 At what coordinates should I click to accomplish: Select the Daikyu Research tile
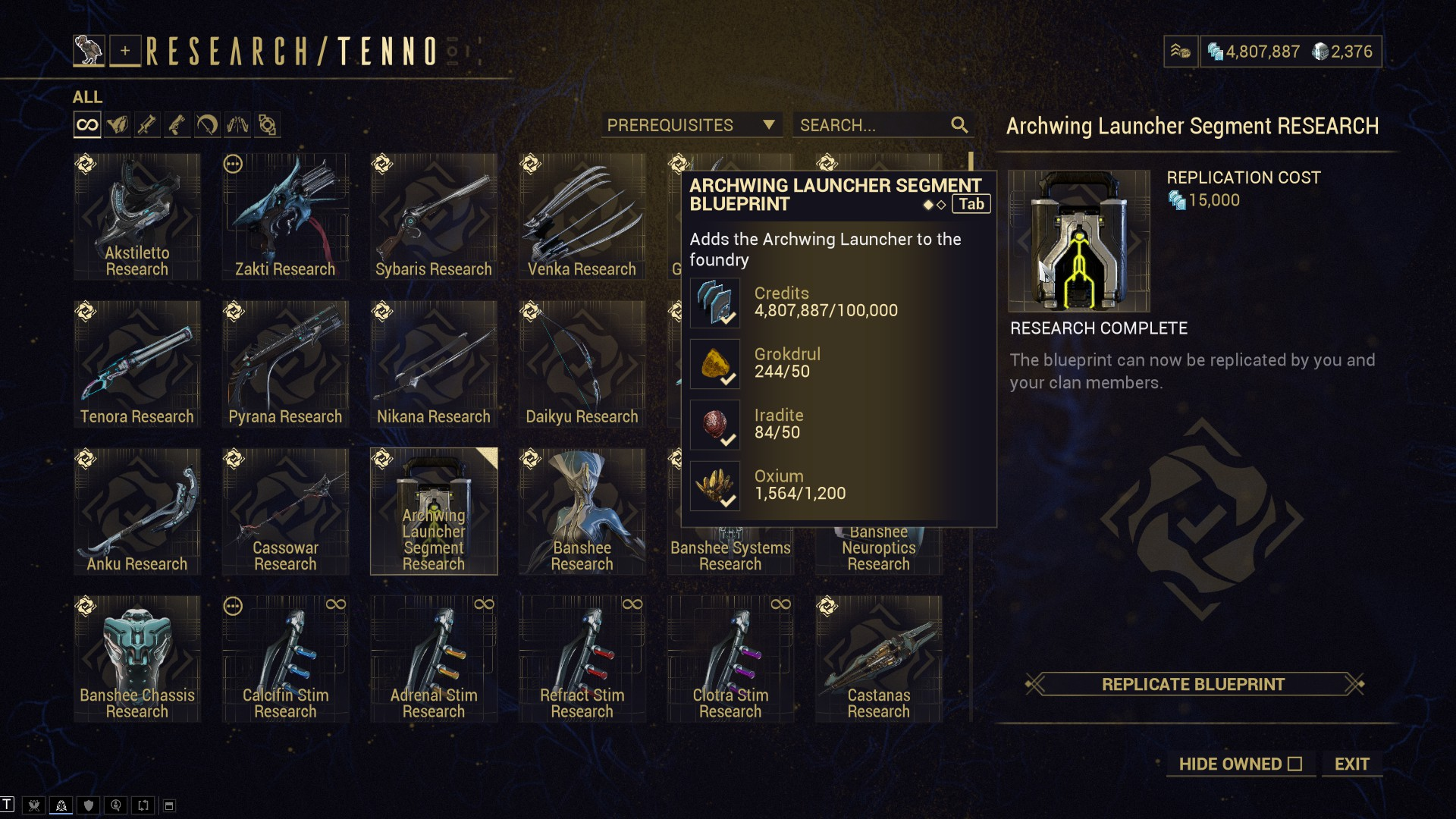tap(582, 364)
